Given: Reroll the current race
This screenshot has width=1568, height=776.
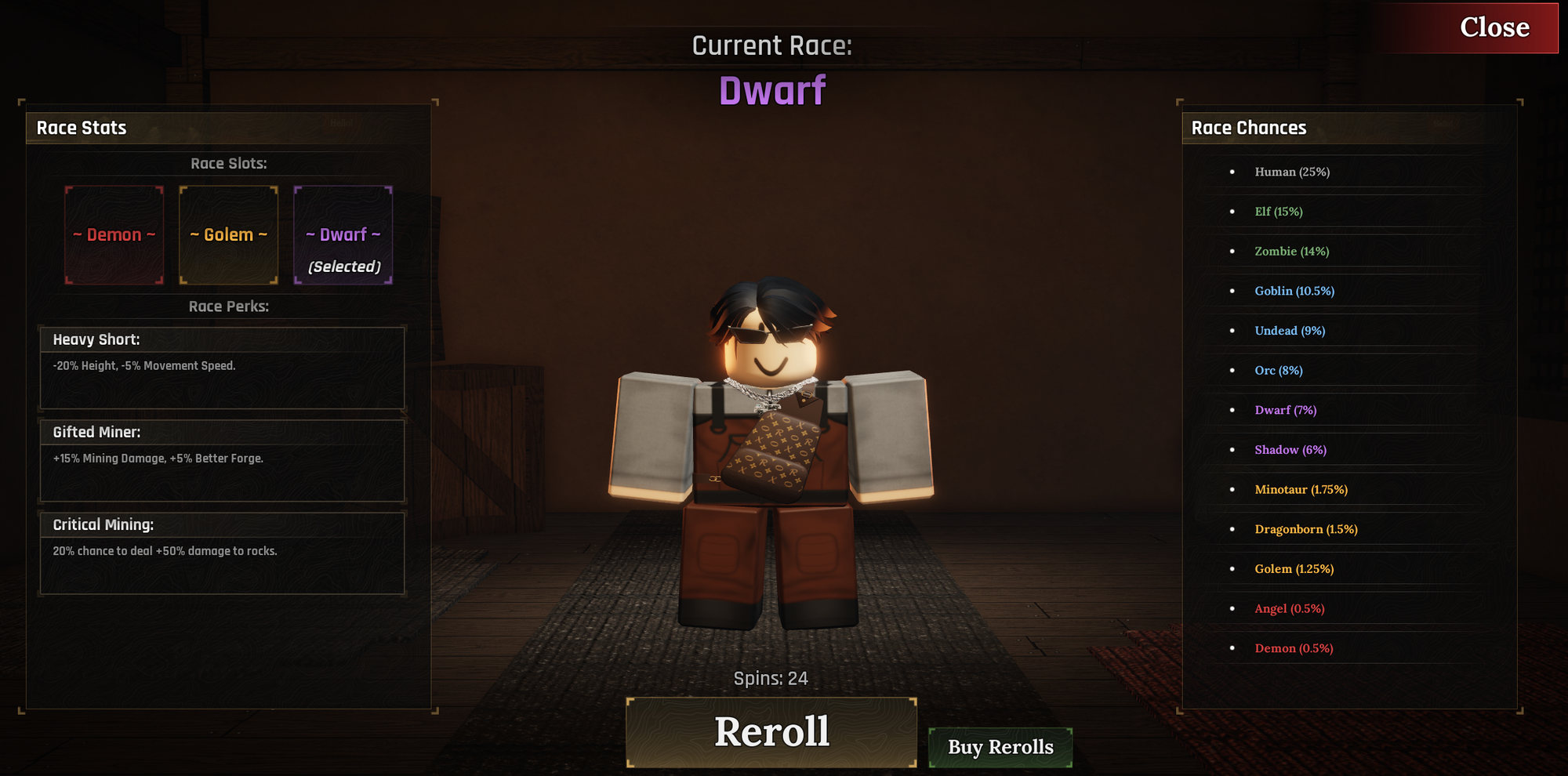Looking at the screenshot, I should [771, 732].
